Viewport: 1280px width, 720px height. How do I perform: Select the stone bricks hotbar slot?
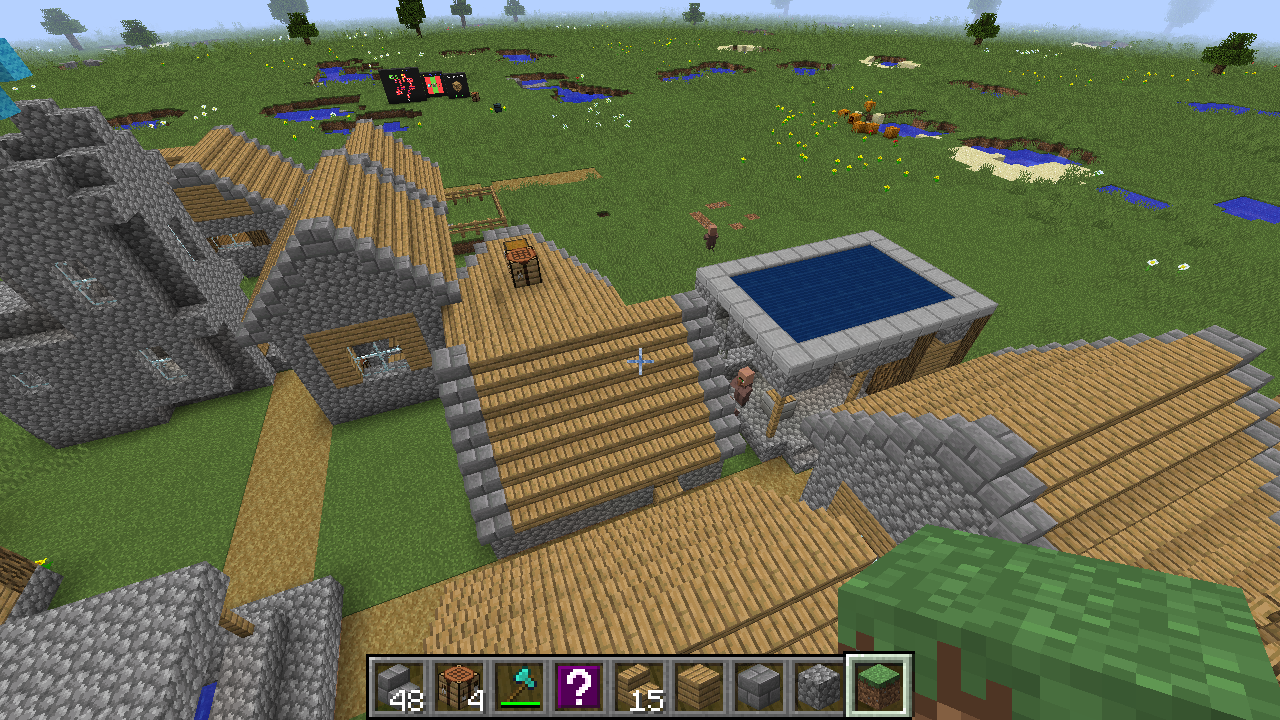click(759, 687)
